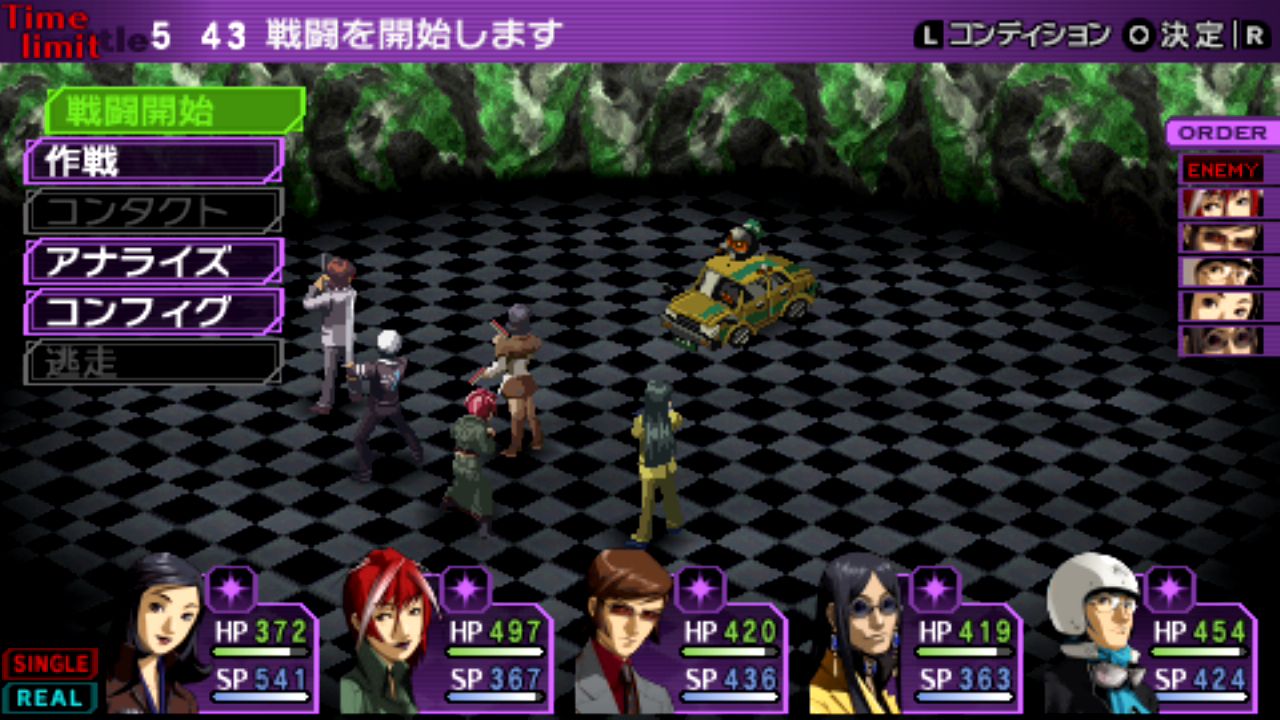Choose the greyed-out コンタクト option
The height and width of the screenshot is (720, 1280).
(x=154, y=211)
